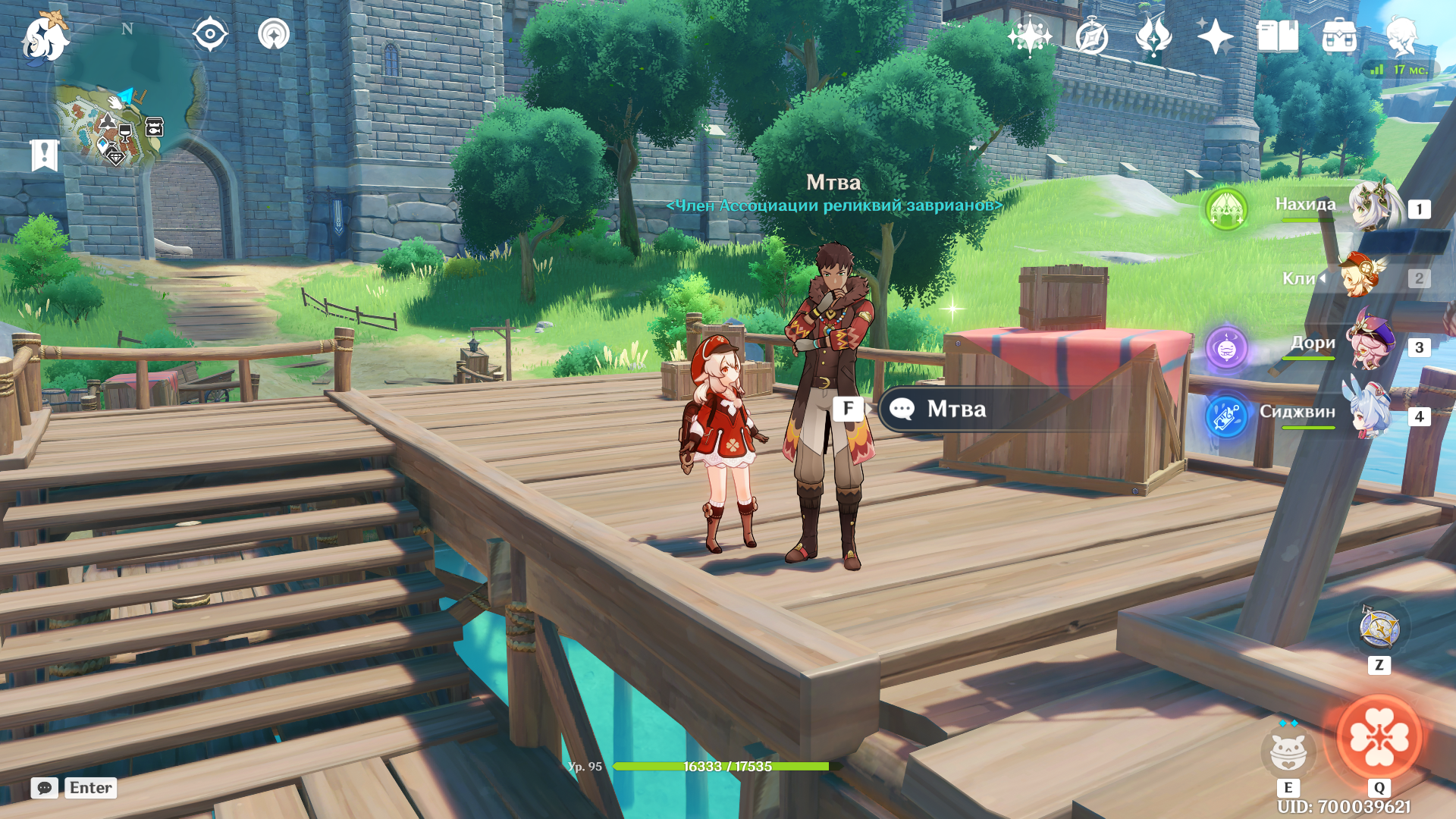Image resolution: width=1456 pixels, height=819 pixels.
Task: Open the character screen profile icon
Action: (1401, 36)
